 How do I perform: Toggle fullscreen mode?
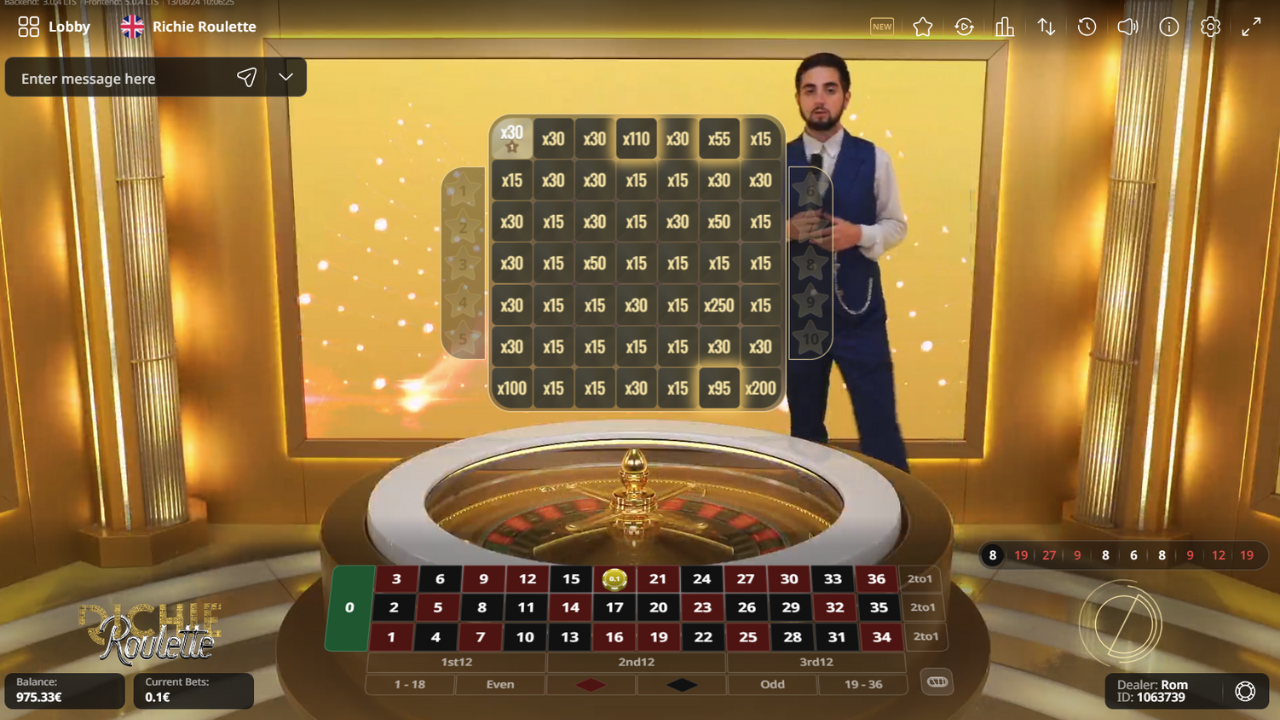(x=1250, y=27)
